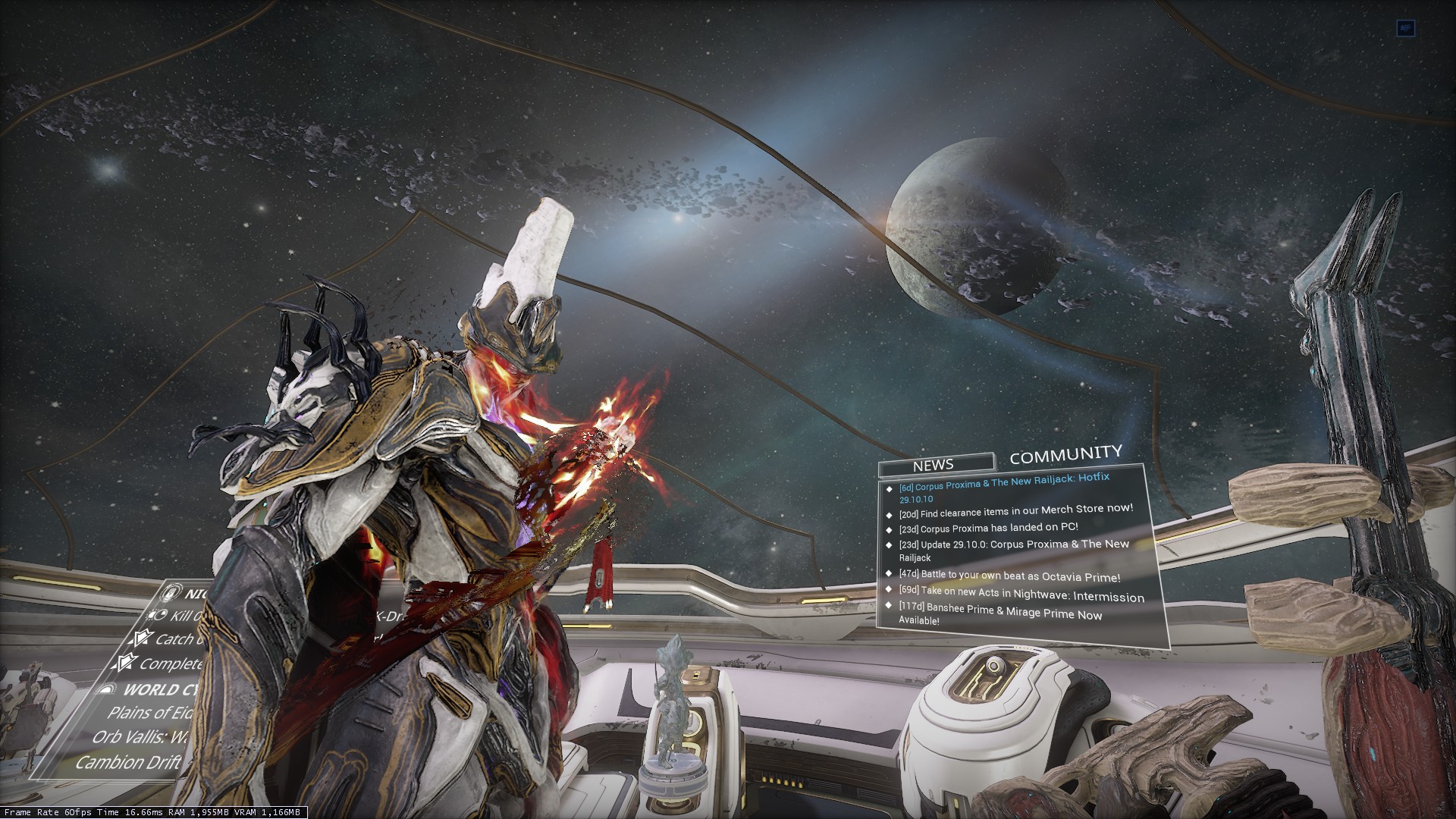Open the Banshee Prime & Mirage Prime news
The width and height of the screenshot is (1456, 819).
pos(1000,615)
